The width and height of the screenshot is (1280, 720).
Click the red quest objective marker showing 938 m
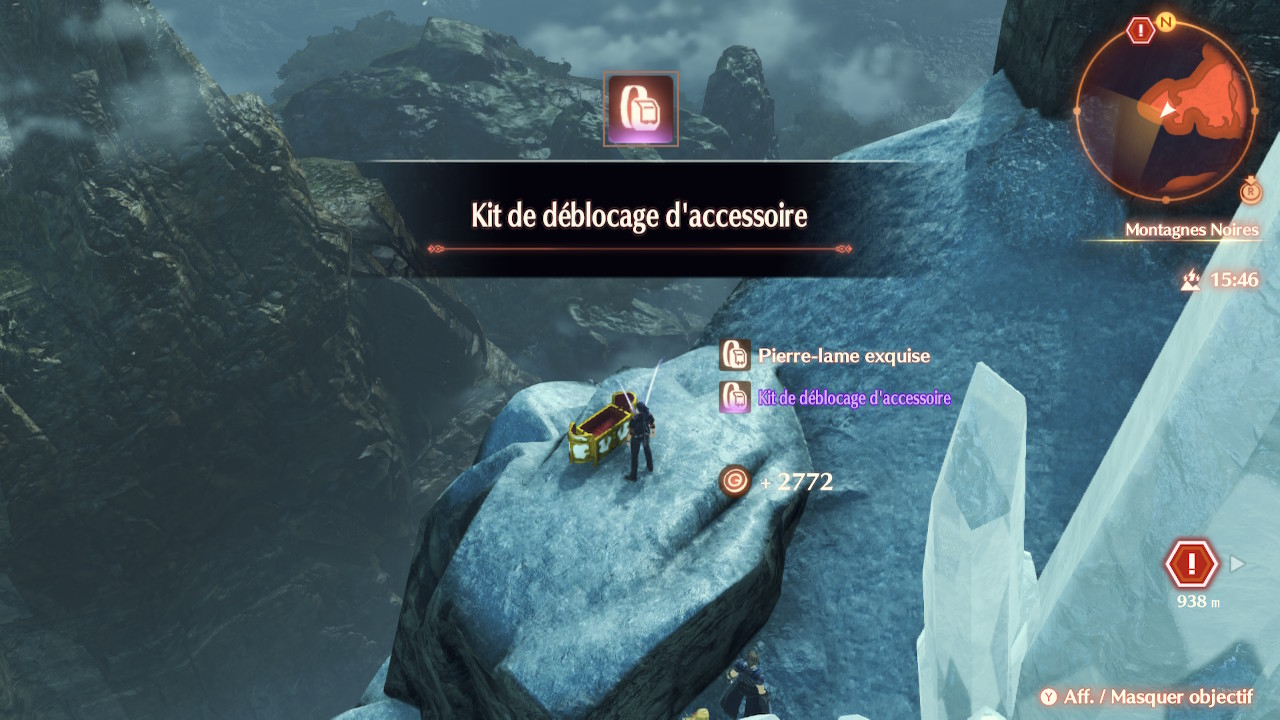(1190, 565)
